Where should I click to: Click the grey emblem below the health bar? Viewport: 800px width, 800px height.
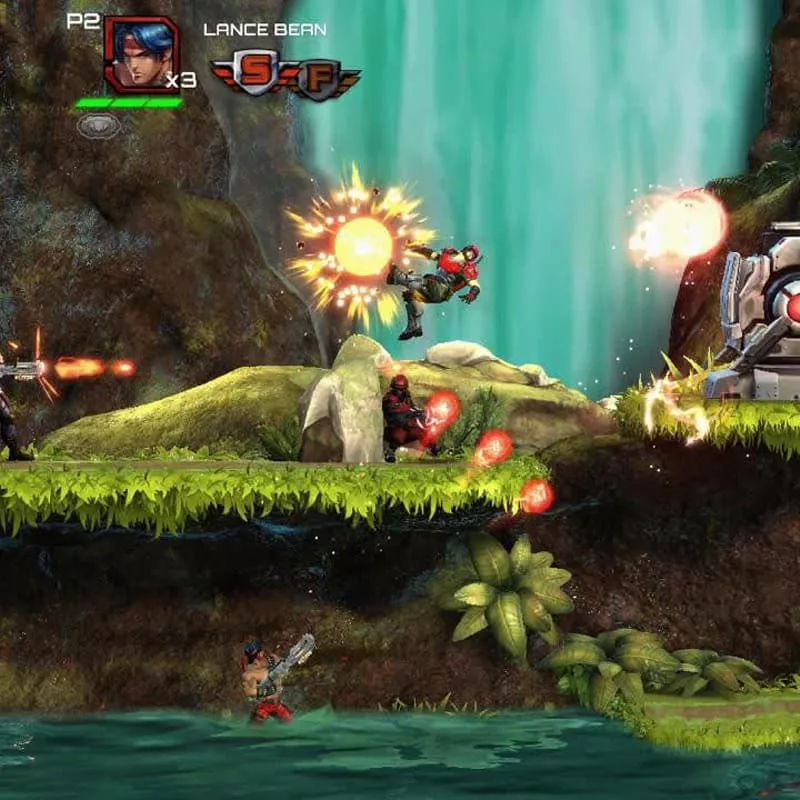99,126
